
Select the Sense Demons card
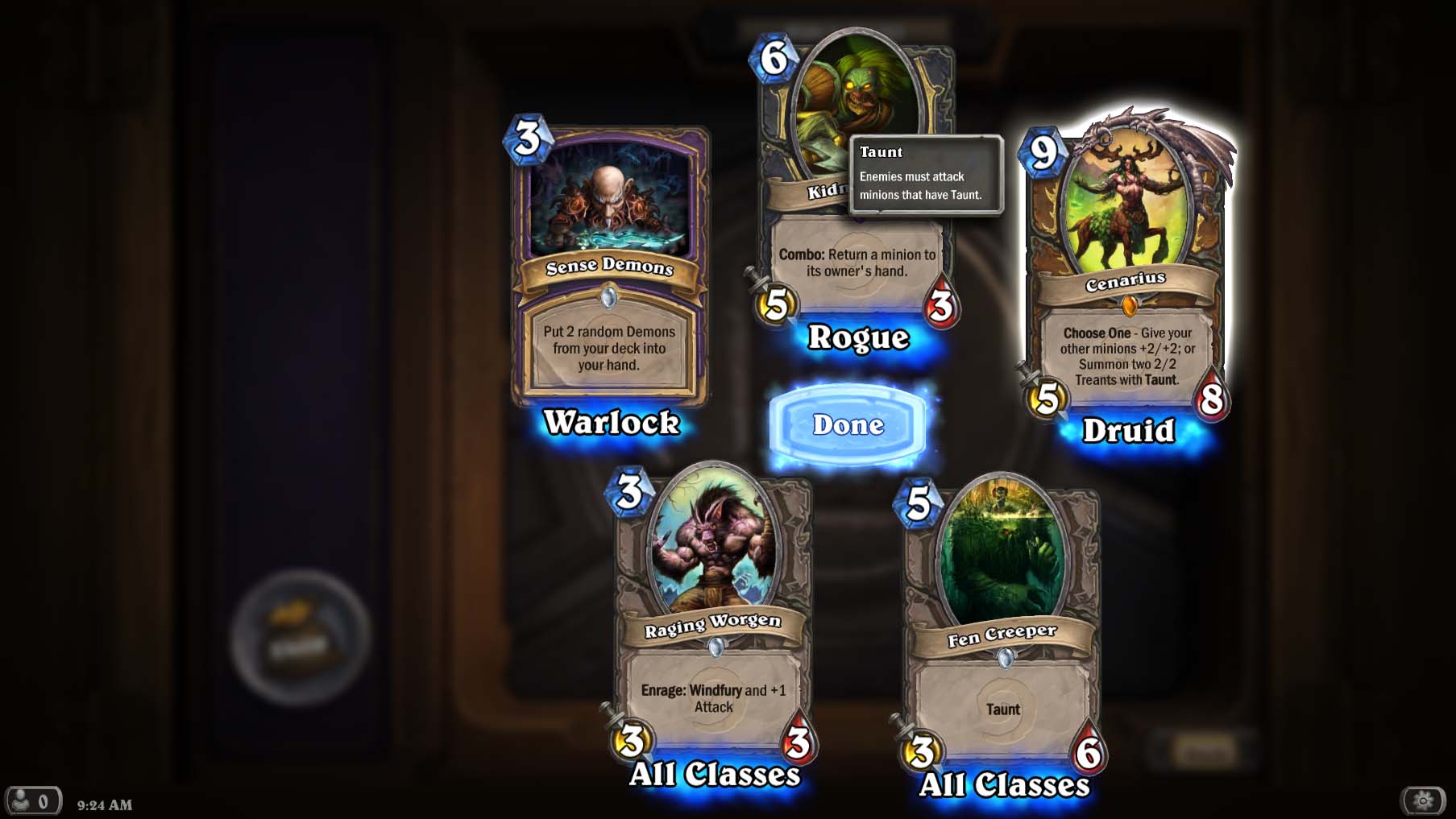coord(610,266)
